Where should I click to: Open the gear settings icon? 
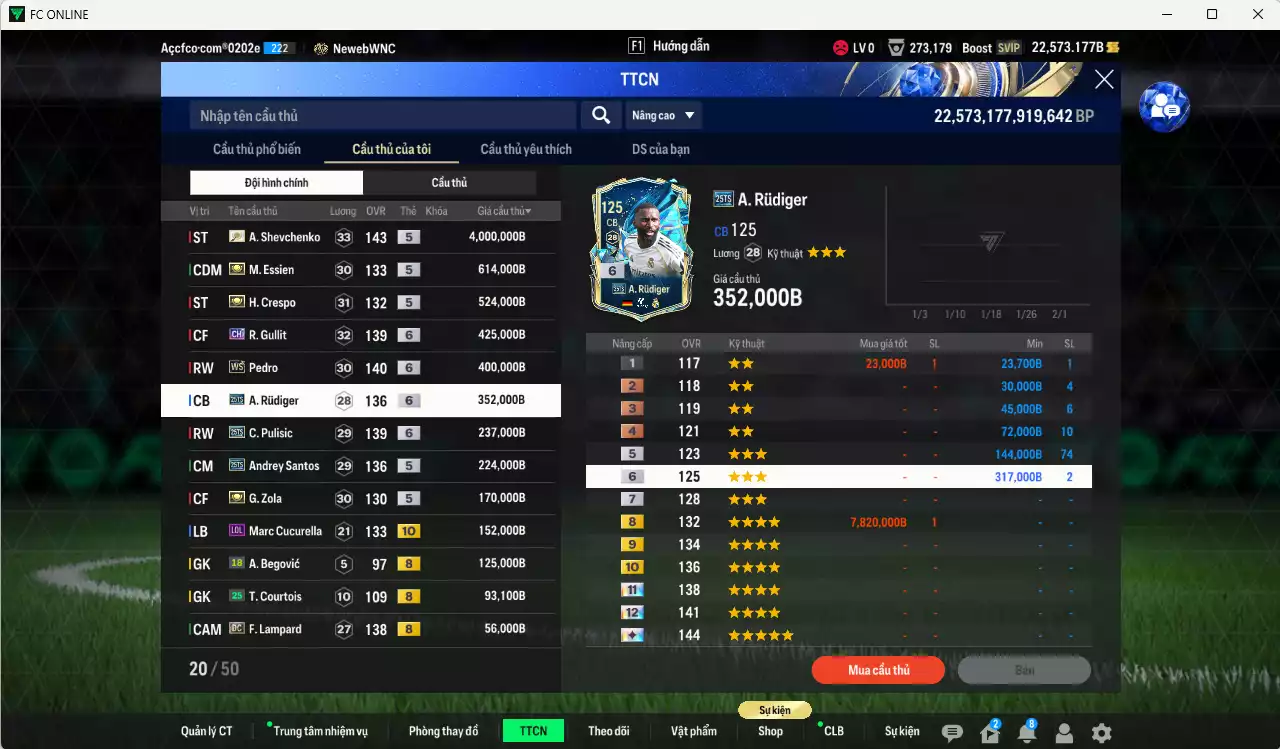1101,733
